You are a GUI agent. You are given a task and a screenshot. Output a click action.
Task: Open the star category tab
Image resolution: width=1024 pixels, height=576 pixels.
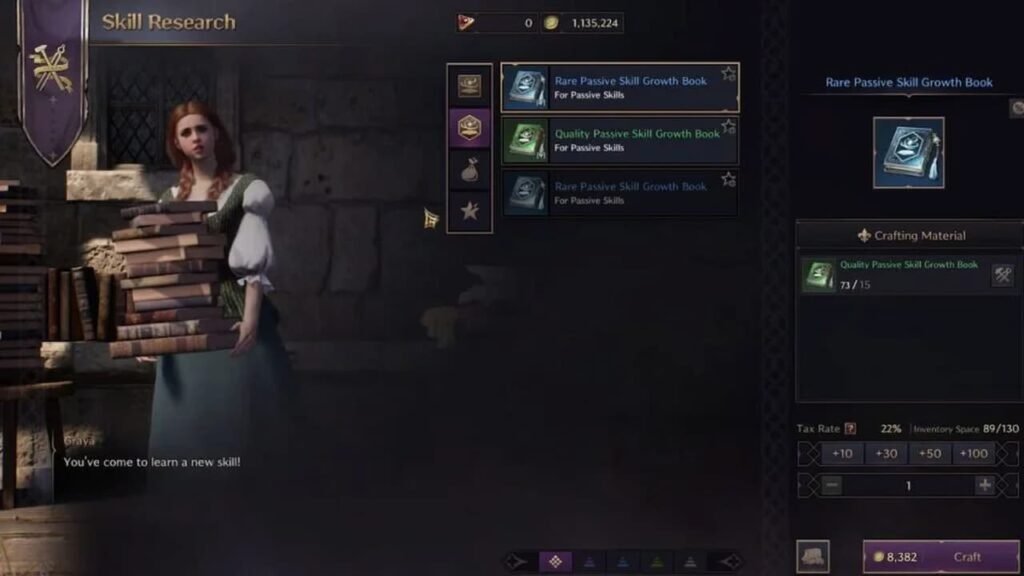(x=469, y=210)
